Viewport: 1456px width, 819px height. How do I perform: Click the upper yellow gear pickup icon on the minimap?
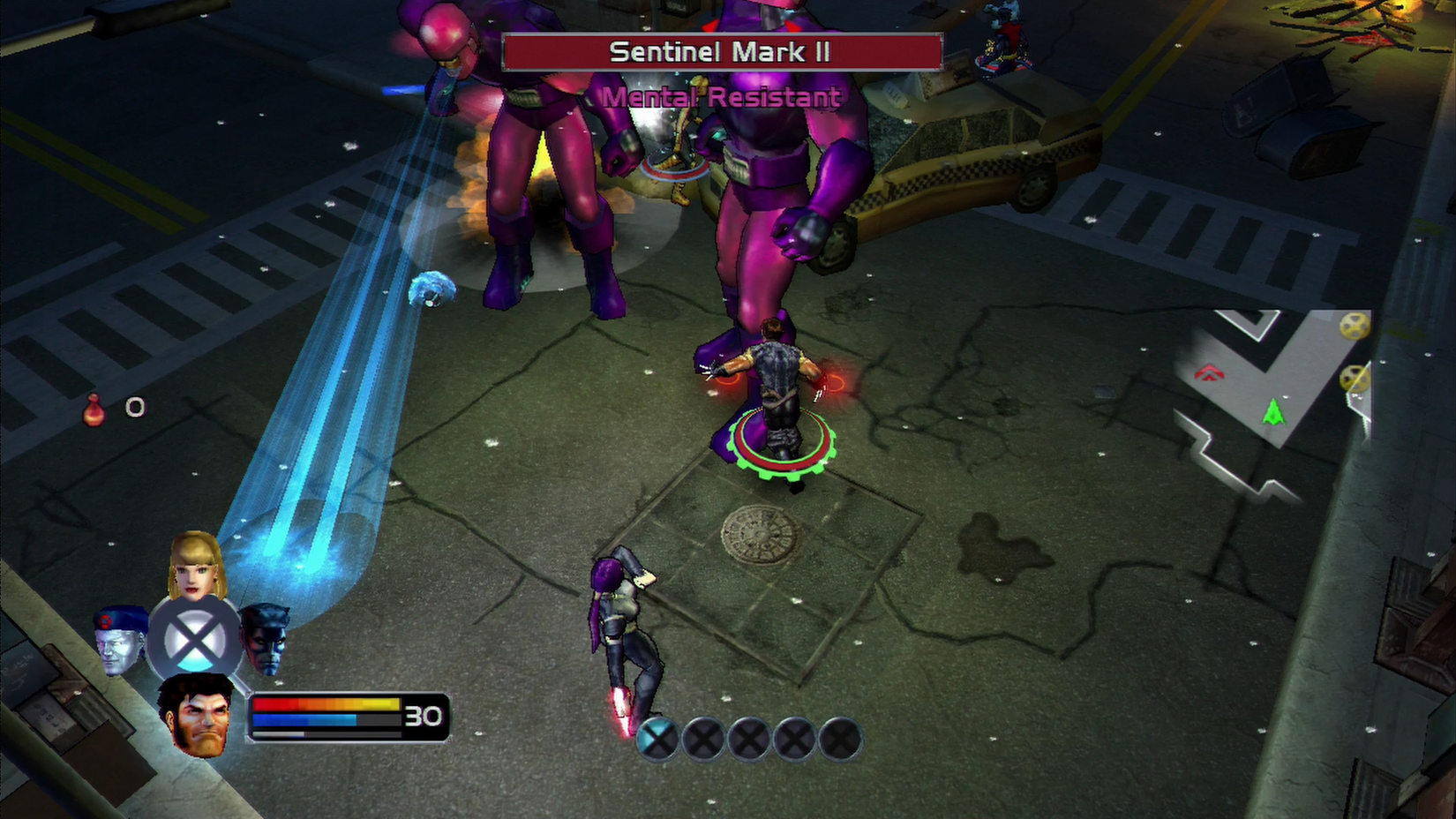pos(1353,327)
